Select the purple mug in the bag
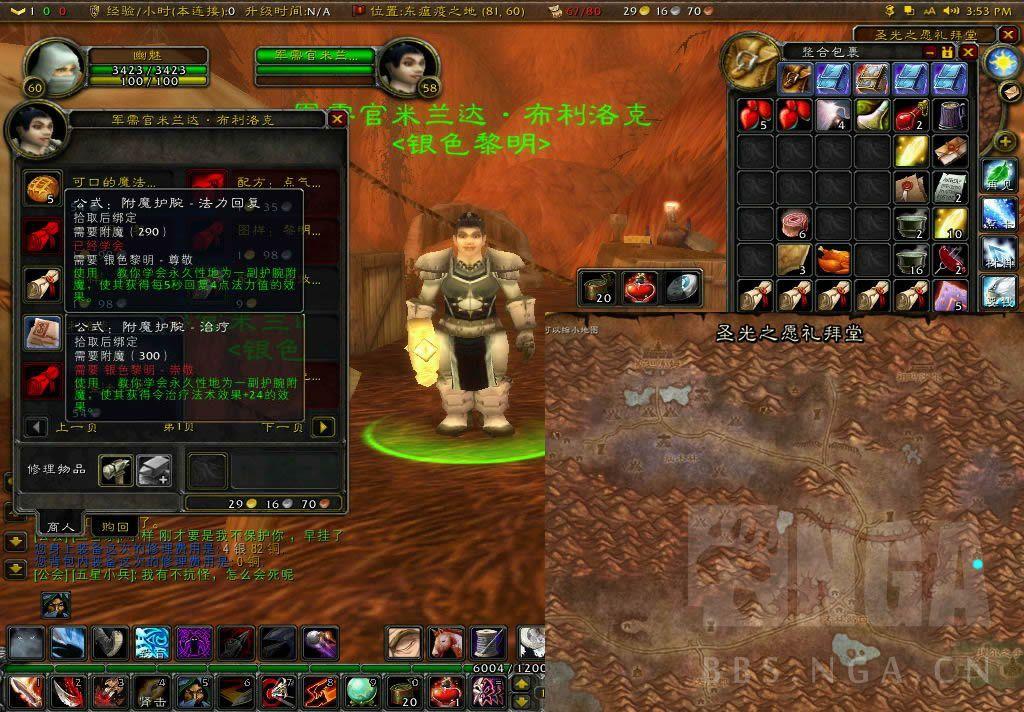Viewport: 1024px width, 712px height. [x=949, y=114]
